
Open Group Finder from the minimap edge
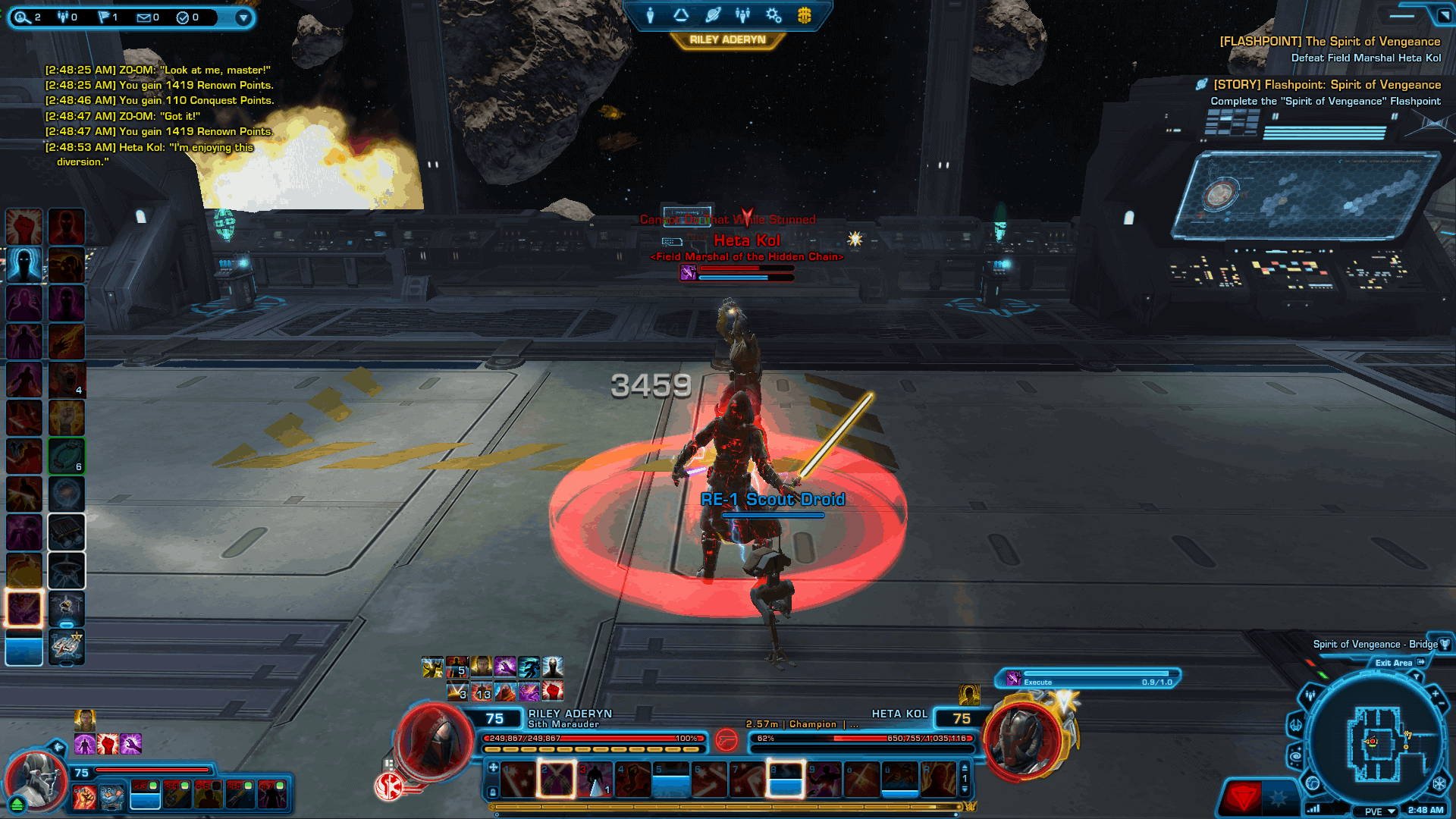[x=1310, y=696]
